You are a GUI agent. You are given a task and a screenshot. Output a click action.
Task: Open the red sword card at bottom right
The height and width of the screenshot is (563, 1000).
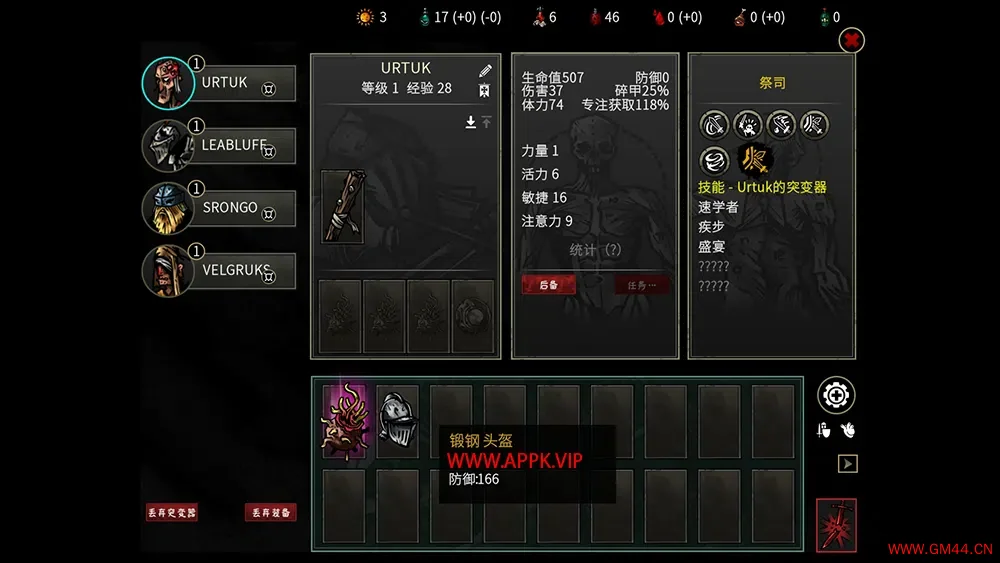pos(836,524)
